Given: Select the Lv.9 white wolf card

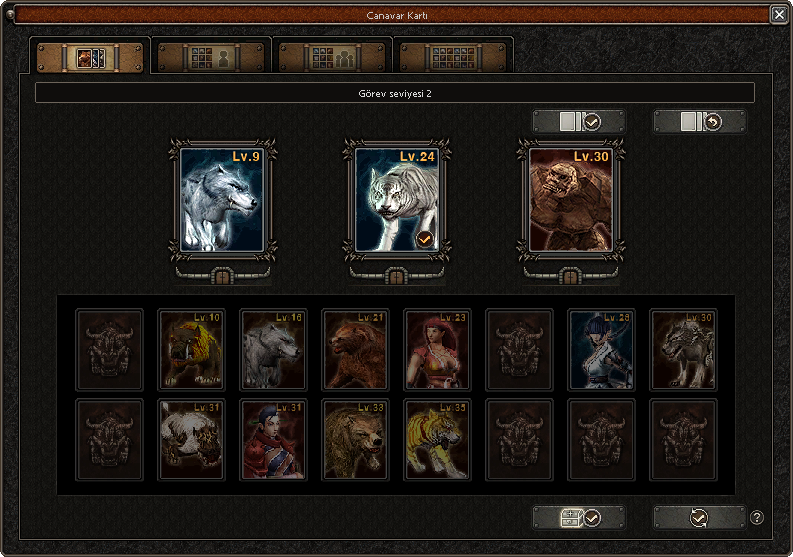Looking at the screenshot, I should (222, 199).
